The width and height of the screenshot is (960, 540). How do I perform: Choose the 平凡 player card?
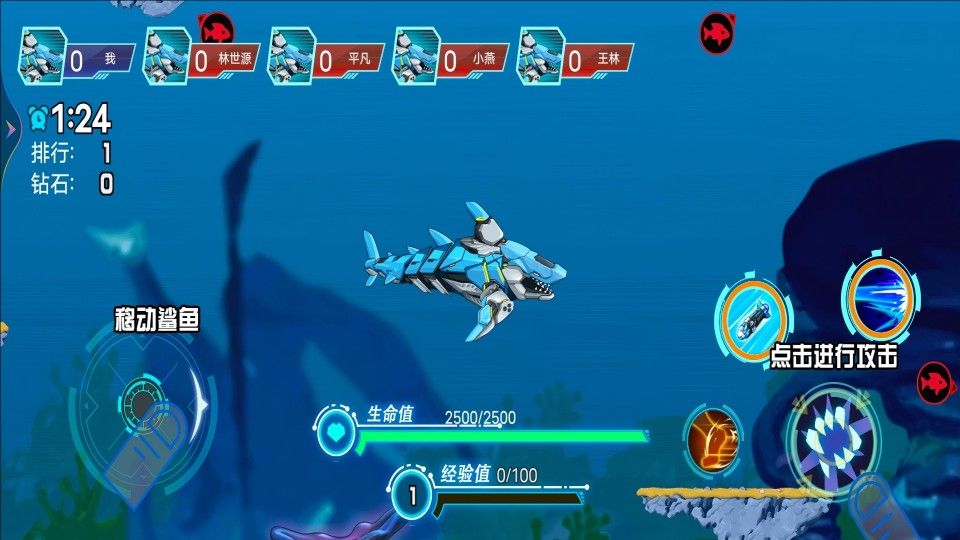click(324, 58)
